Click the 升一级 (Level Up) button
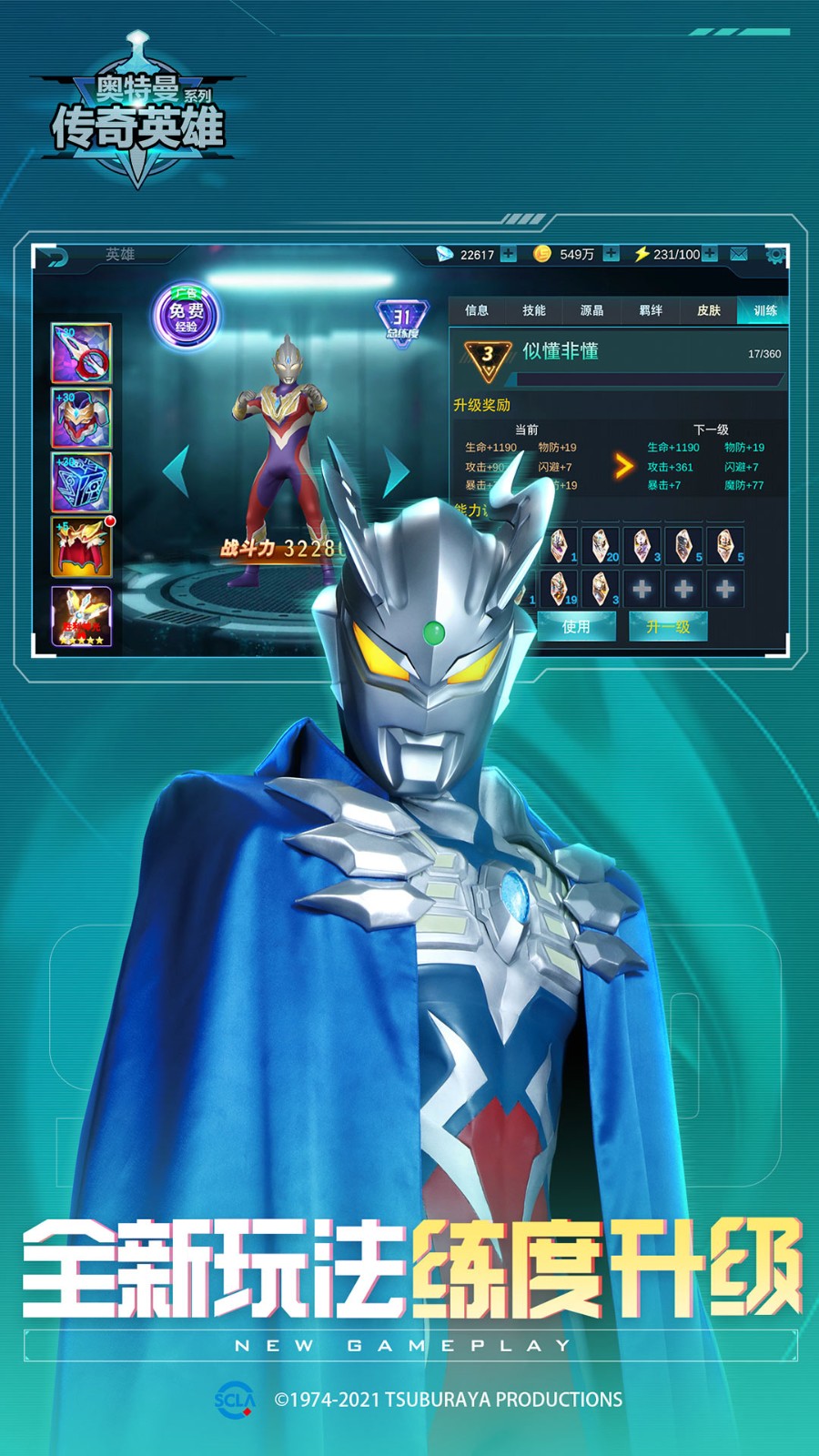 pyautogui.click(x=668, y=626)
